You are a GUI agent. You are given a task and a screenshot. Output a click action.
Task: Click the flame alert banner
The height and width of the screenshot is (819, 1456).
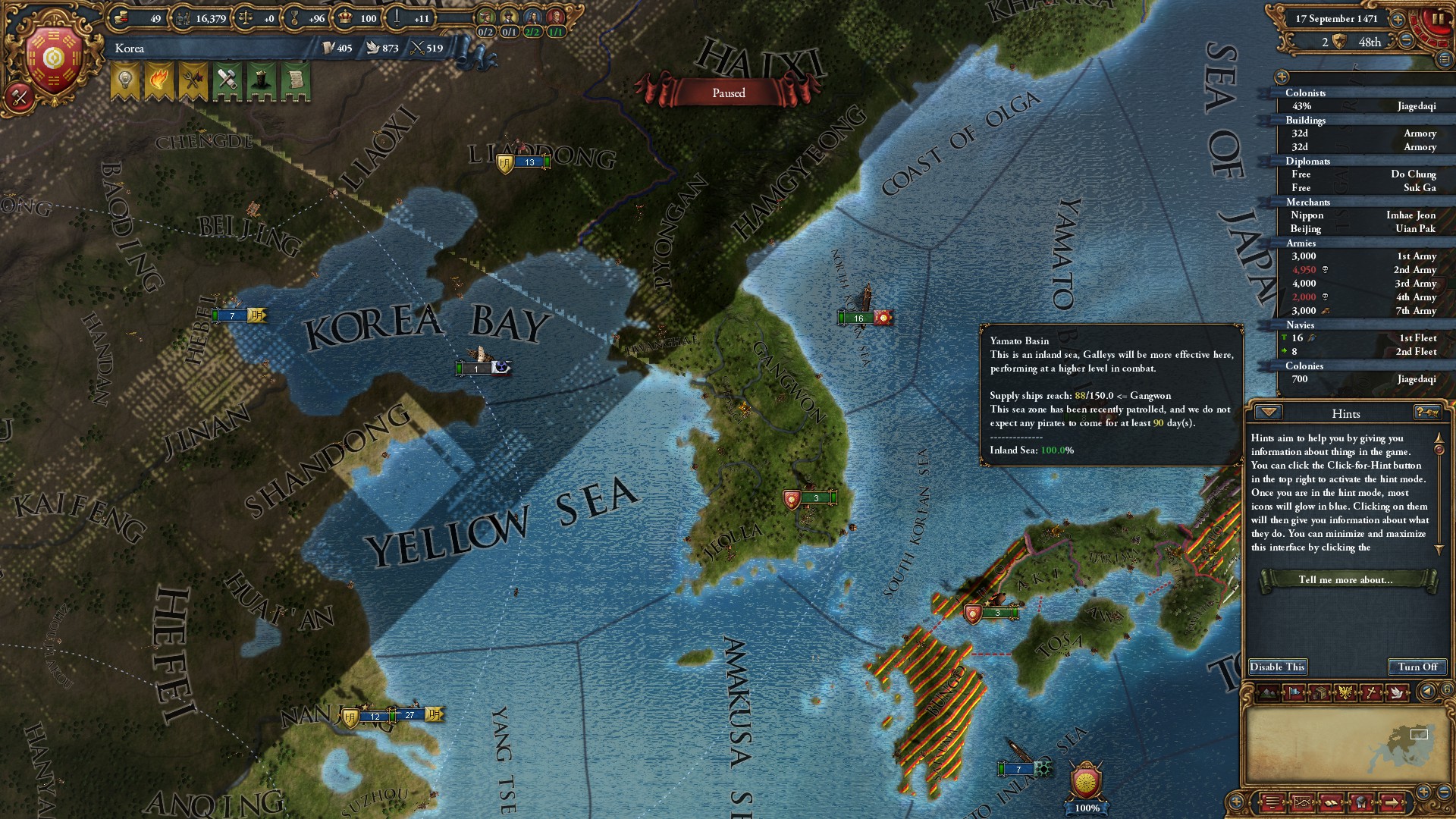pyautogui.click(x=159, y=80)
